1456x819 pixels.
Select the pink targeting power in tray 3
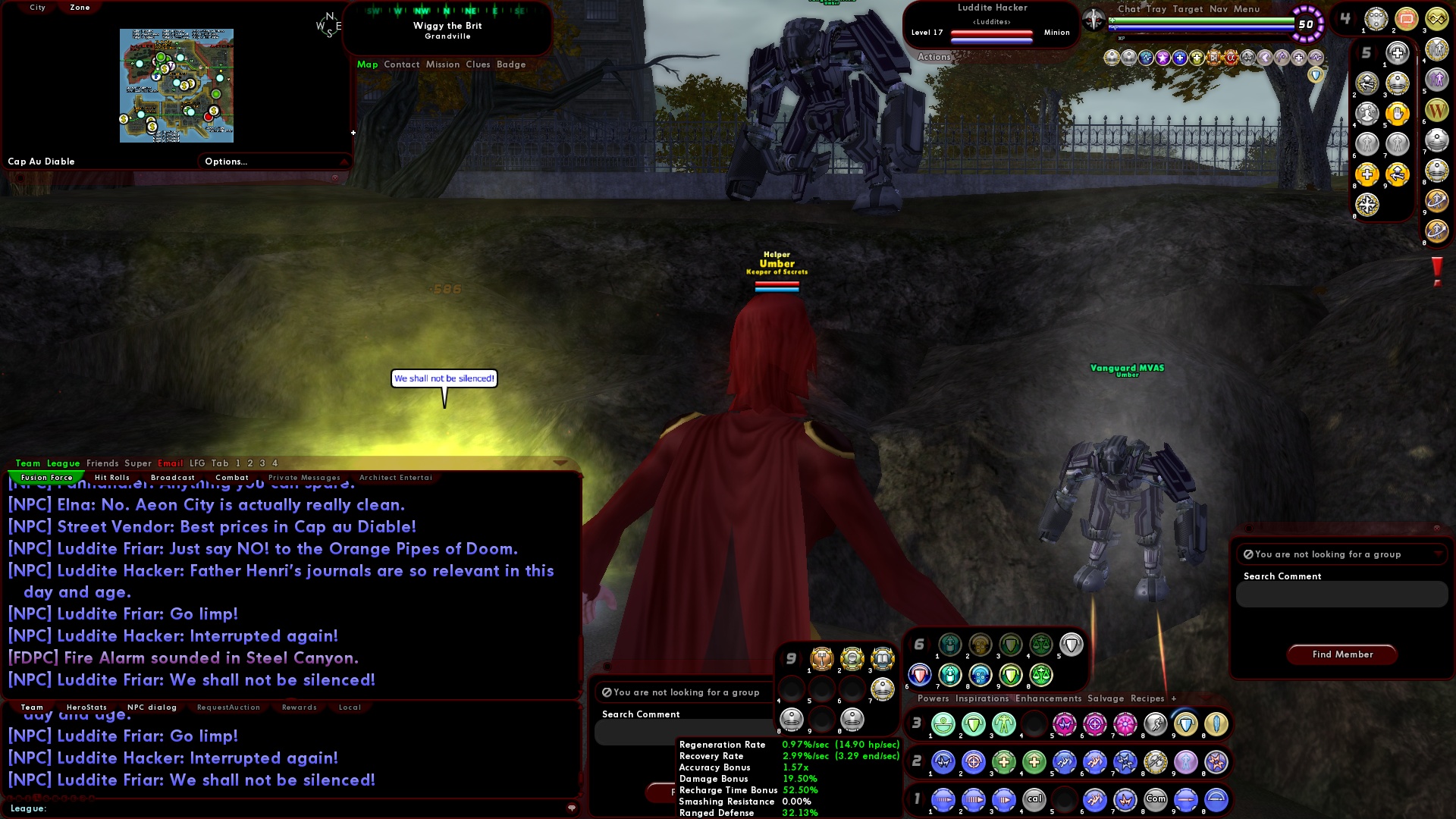tap(1094, 723)
